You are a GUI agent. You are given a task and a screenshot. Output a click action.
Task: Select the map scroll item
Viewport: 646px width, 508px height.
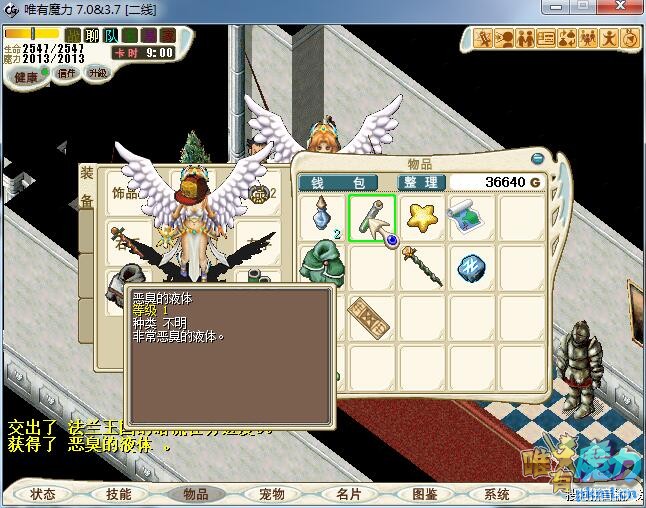click(x=469, y=217)
